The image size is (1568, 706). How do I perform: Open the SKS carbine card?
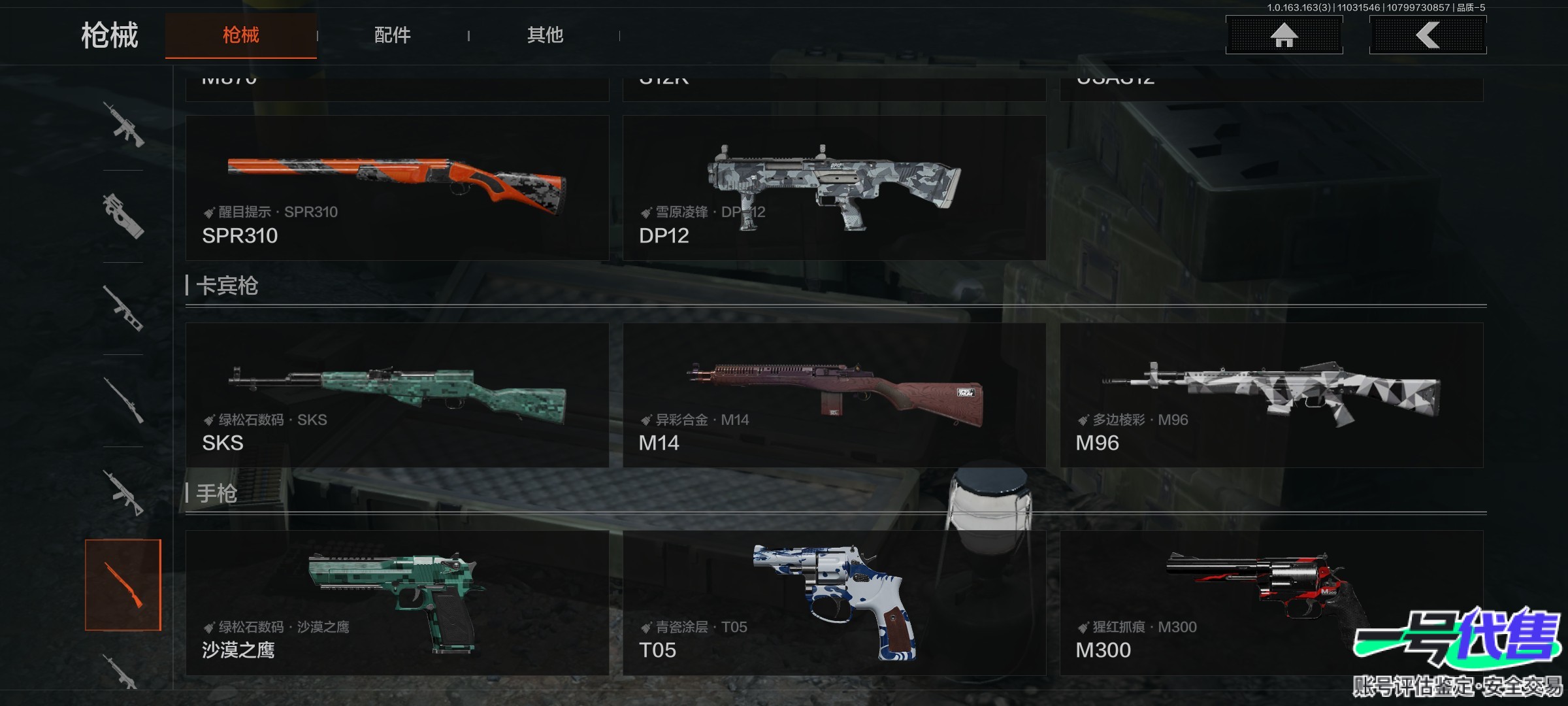pos(397,395)
